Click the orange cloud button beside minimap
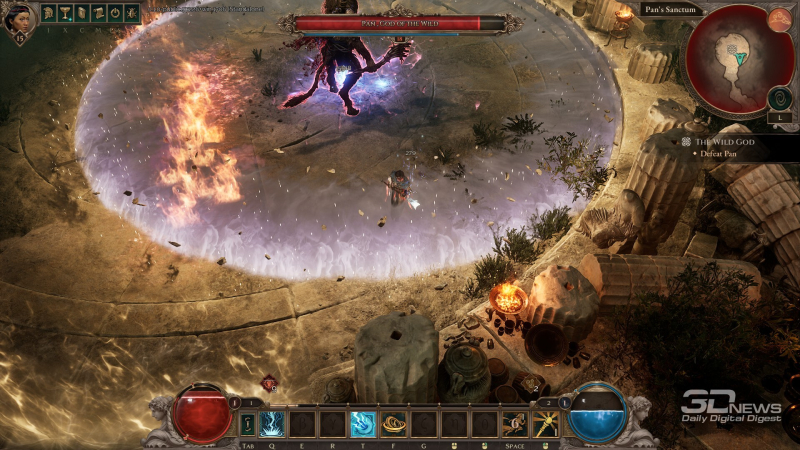 [x=780, y=19]
